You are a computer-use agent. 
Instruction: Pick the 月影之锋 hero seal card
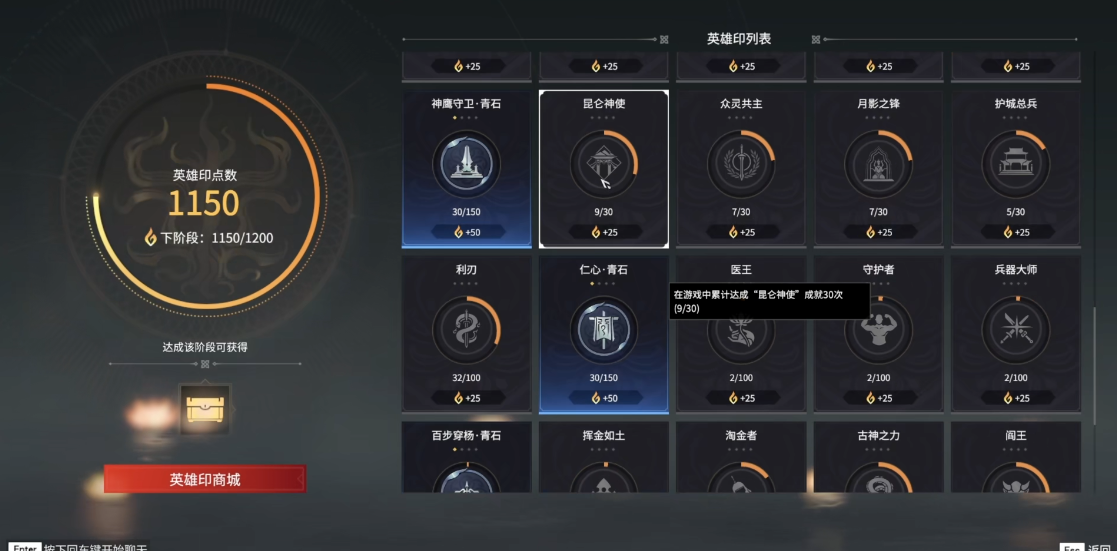(x=878, y=168)
